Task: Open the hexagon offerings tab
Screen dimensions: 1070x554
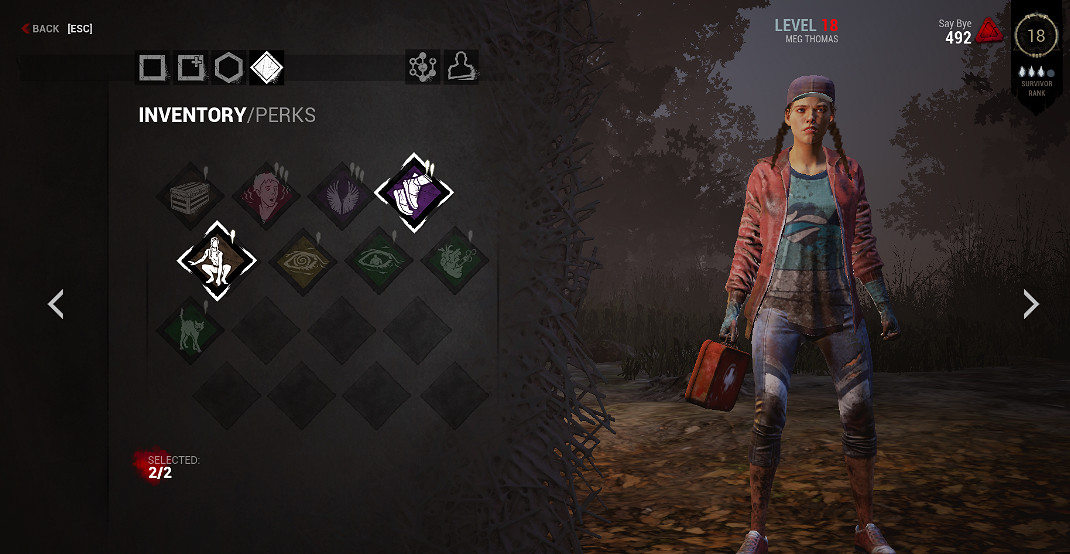Action: (229, 68)
